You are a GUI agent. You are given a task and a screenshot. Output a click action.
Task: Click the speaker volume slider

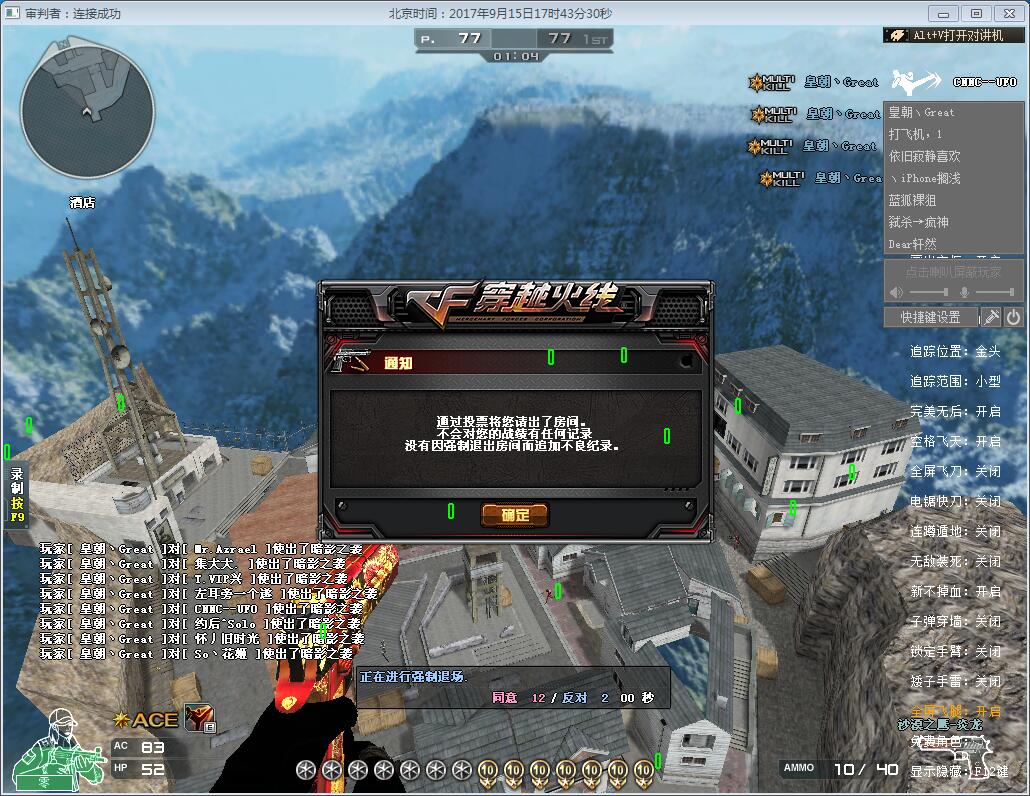coord(929,292)
